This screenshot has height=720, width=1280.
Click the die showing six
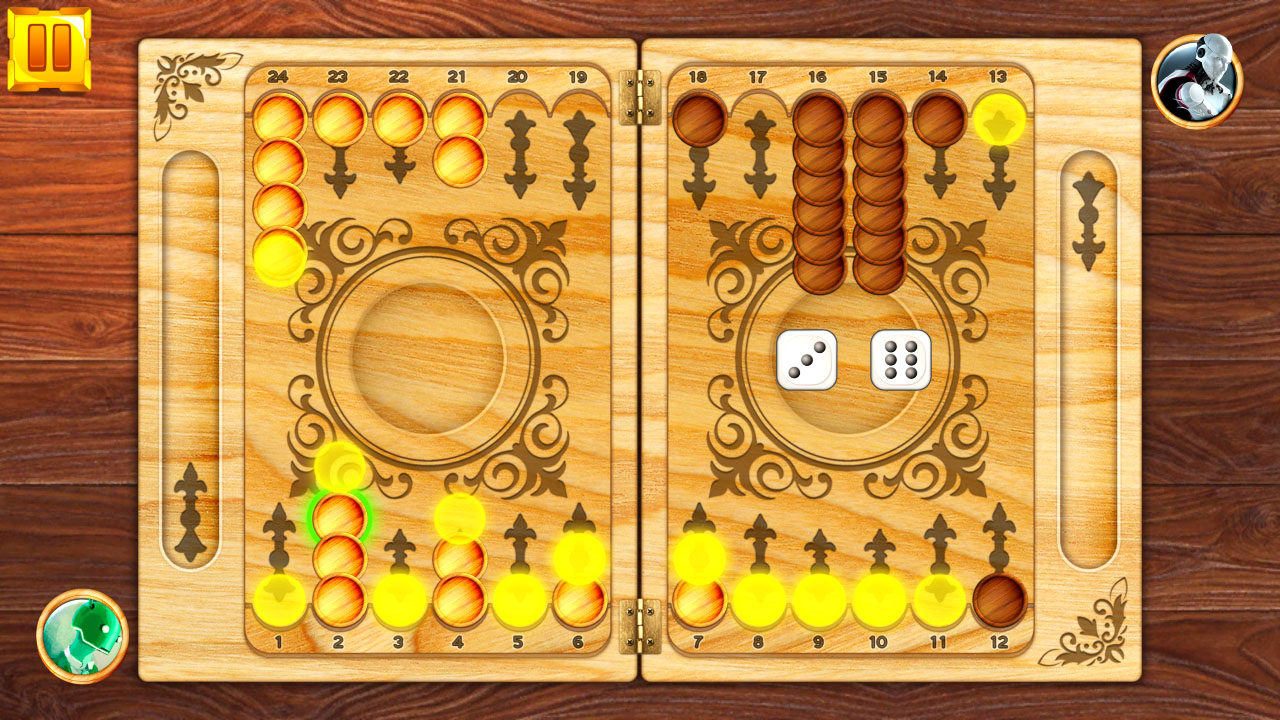[899, 360]
